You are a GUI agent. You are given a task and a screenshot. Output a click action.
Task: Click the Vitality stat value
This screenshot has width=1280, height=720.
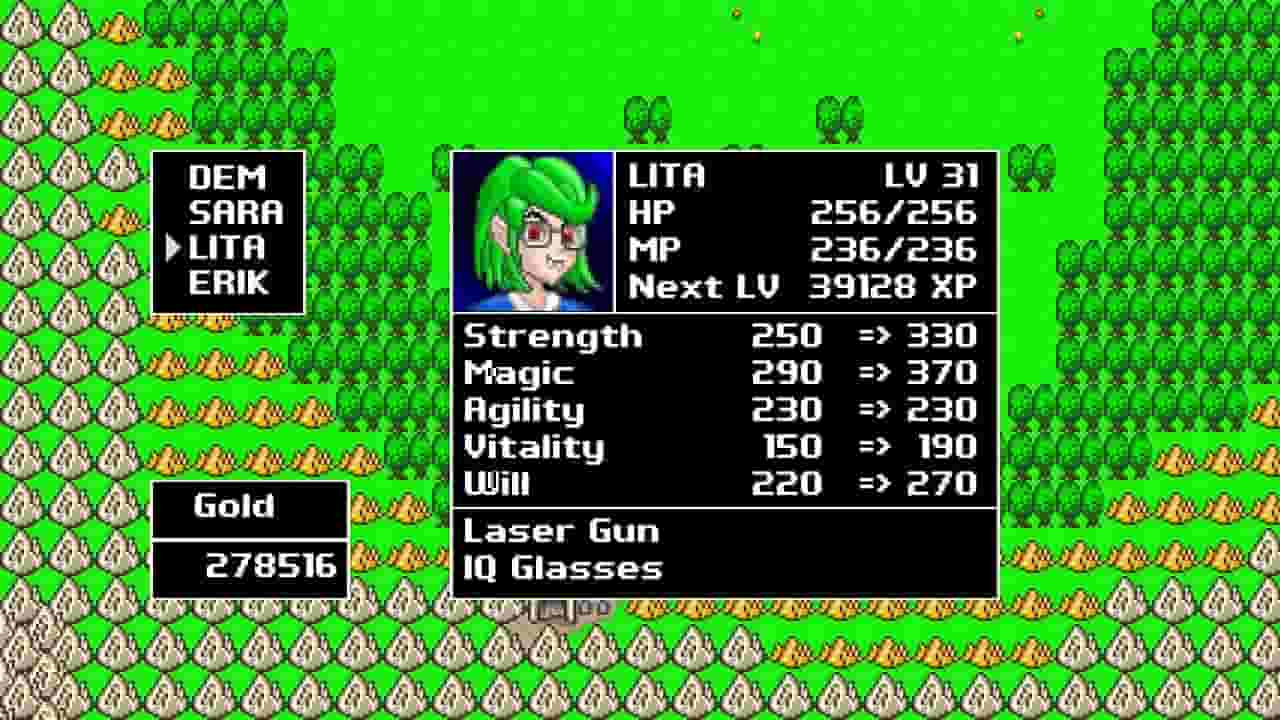tap(790, 448)
